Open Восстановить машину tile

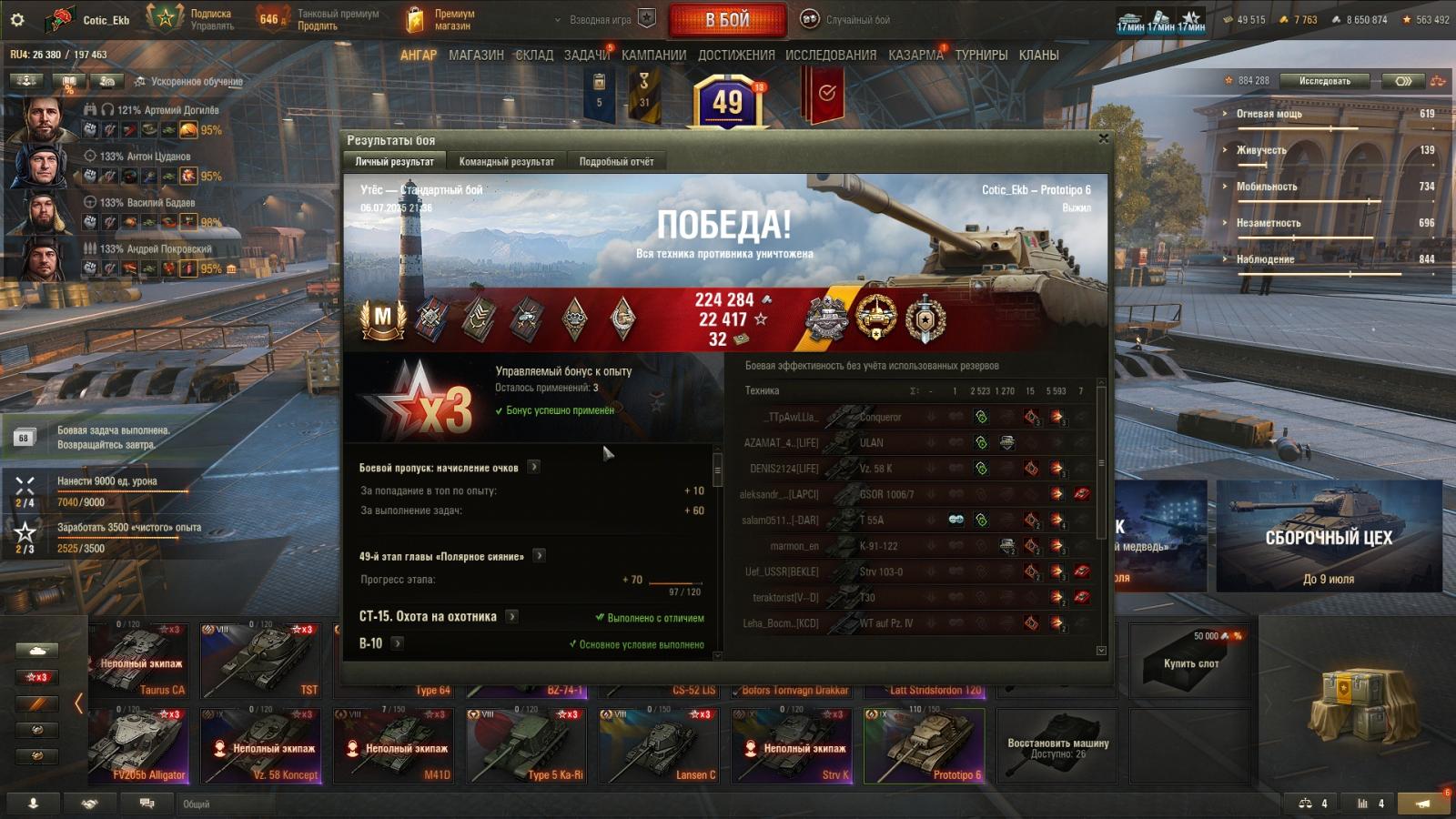click(x=1057, y=746)
